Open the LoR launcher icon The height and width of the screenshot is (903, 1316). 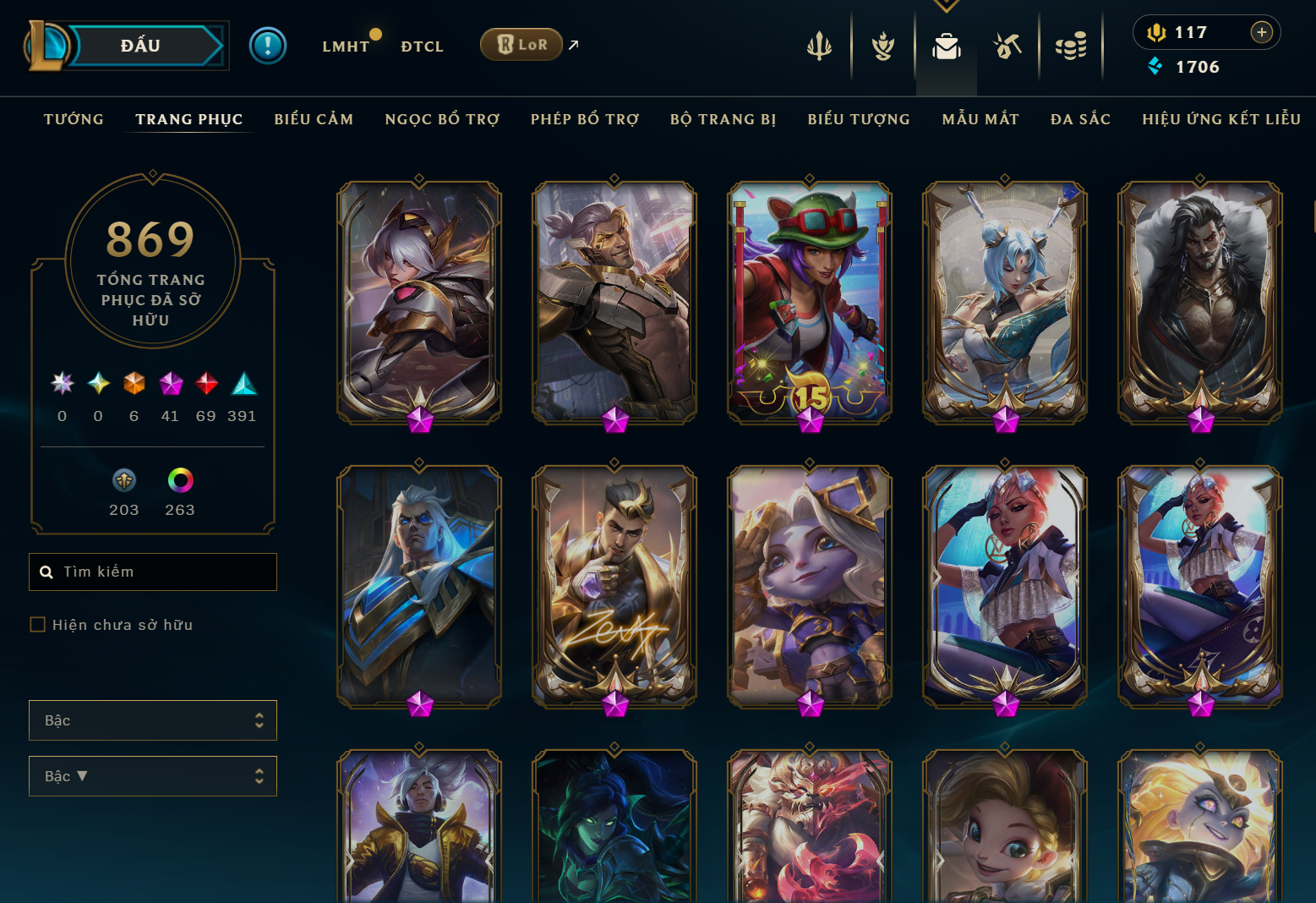521,44
